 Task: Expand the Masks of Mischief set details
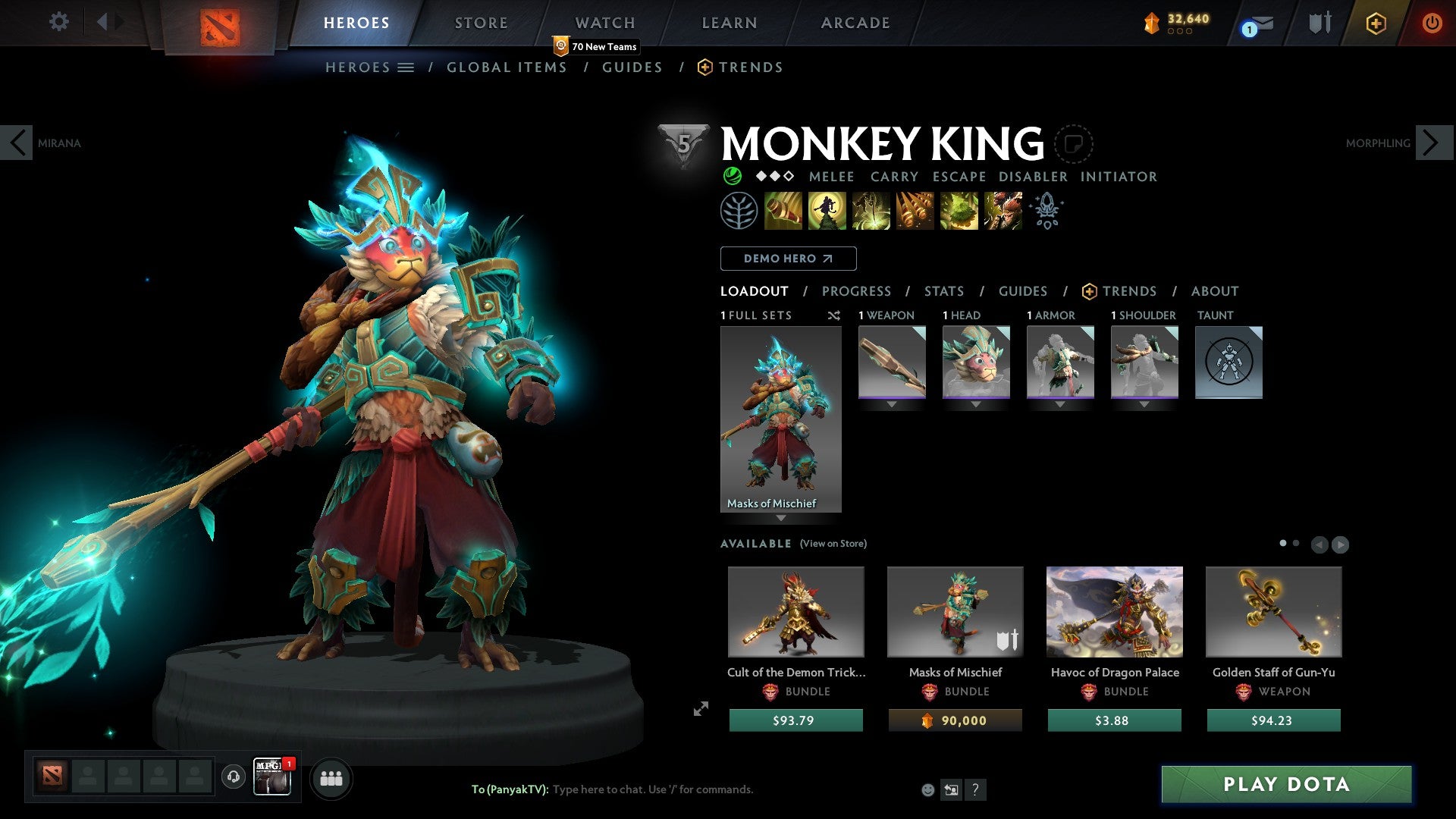coord(781,517)
